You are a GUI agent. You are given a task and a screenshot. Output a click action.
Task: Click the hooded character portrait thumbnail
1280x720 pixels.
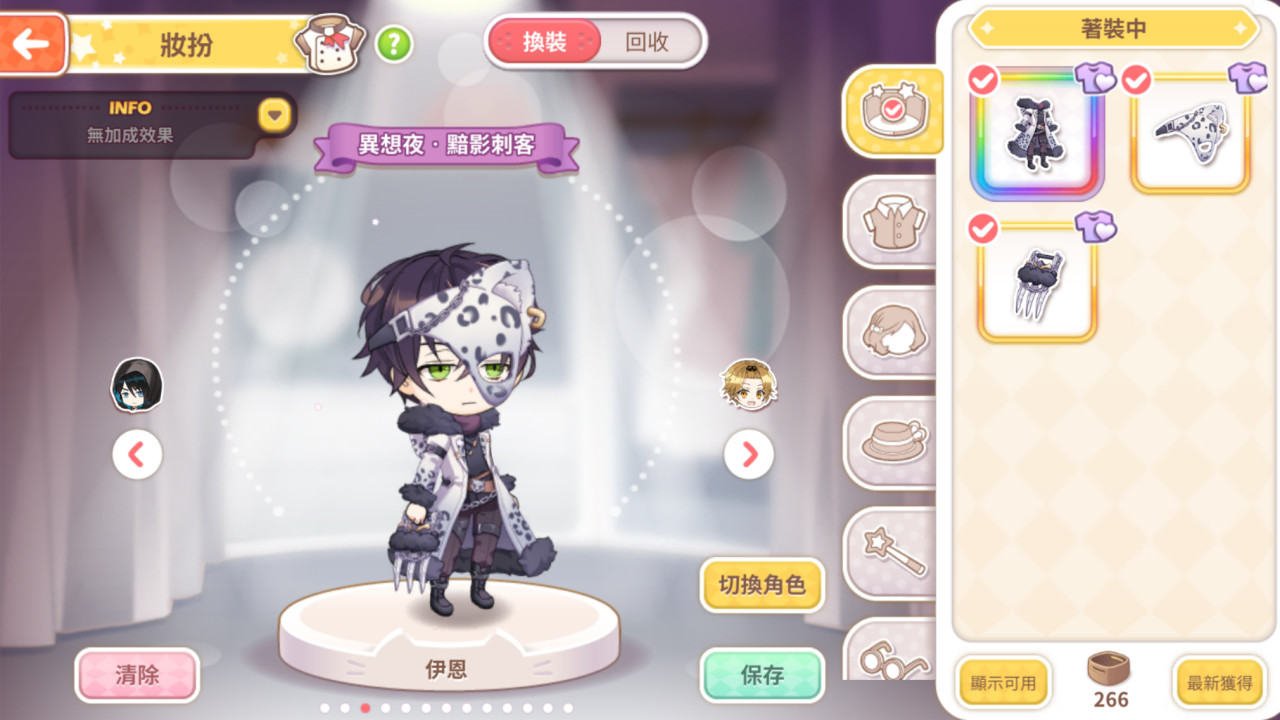pyautogui.click(x=135, y=385)
